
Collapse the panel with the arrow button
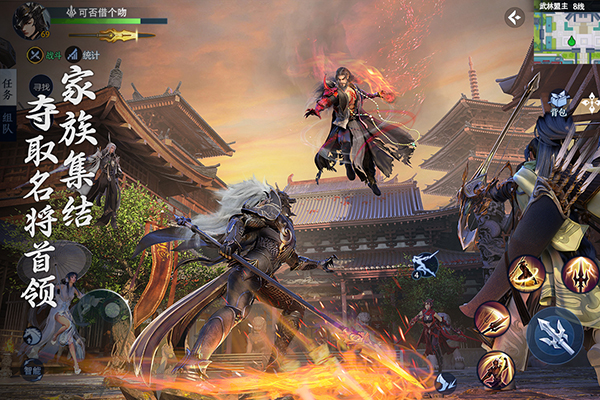click(x=515, y=17)
